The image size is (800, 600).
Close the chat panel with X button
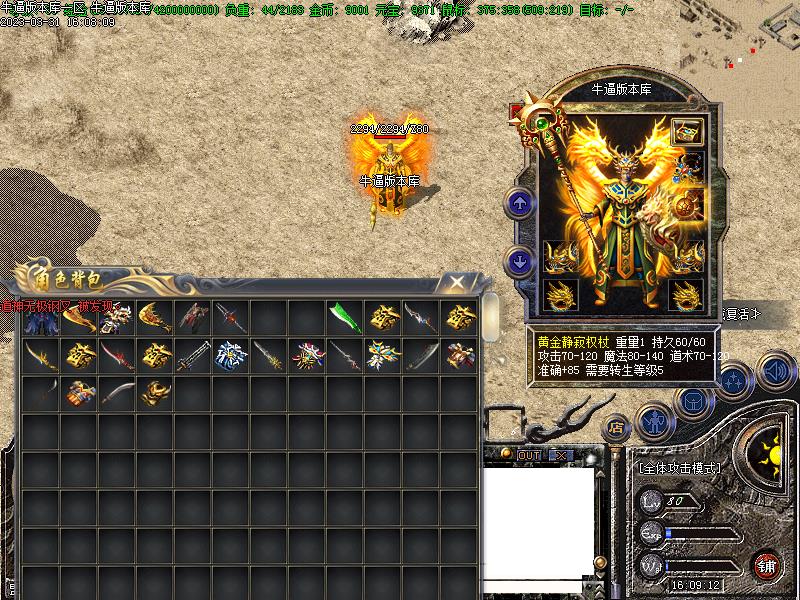click(560, 455)
